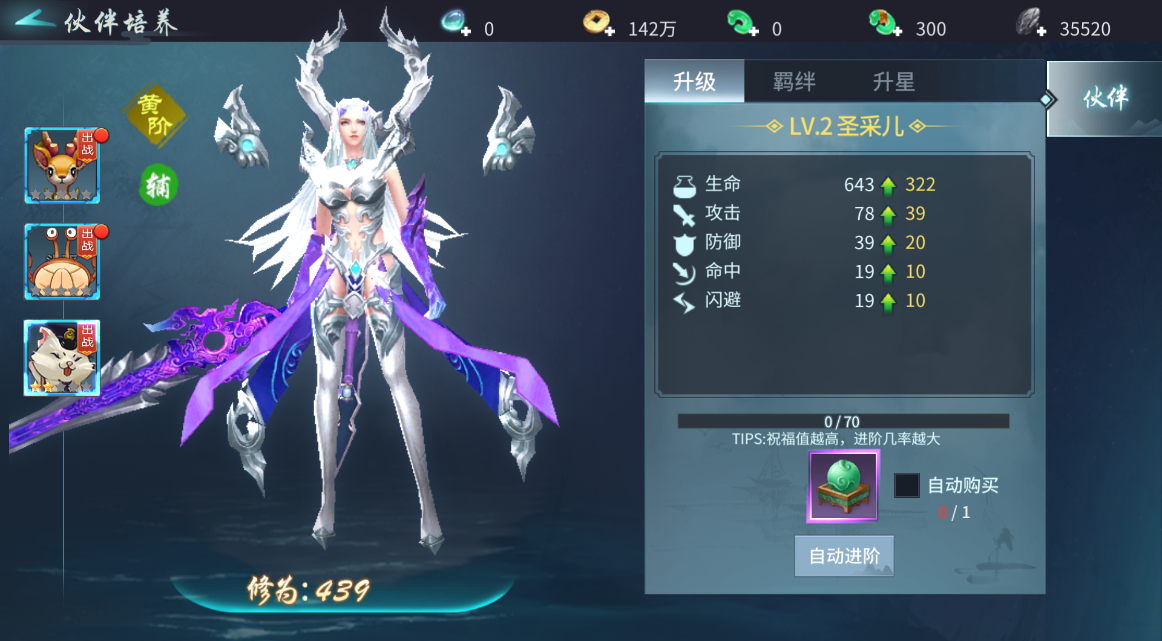Start 自动进阶 auto advance
Screen dimensions: 1162x641
tap(844, 556)
